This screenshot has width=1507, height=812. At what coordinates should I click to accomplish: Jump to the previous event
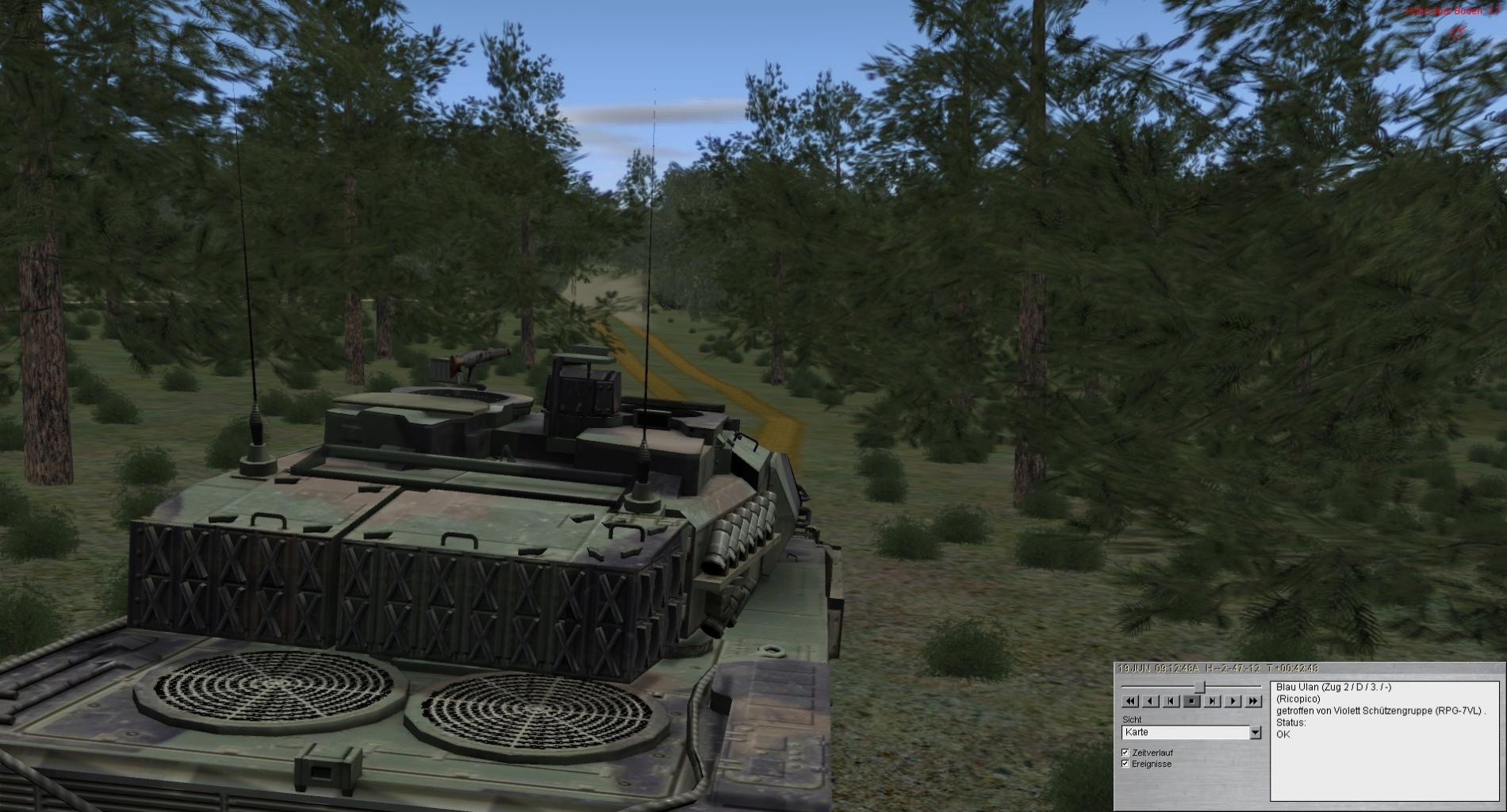click(1171, 701)
